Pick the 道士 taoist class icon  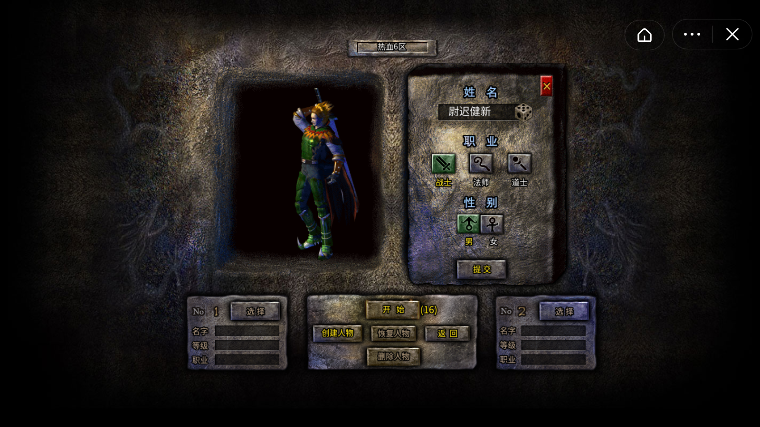518,163
